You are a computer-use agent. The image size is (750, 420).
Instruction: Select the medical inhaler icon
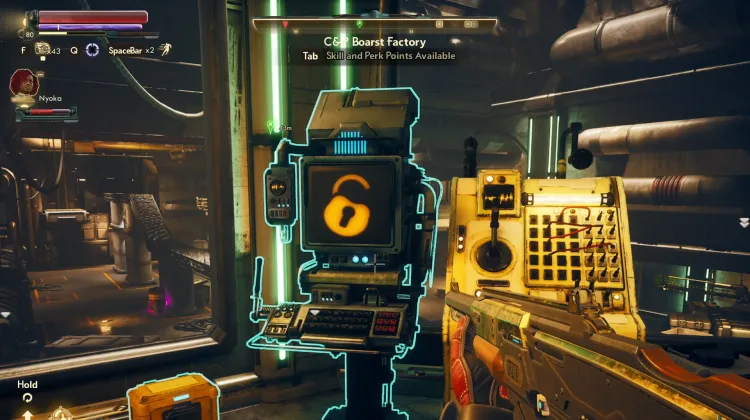[43, 48]
